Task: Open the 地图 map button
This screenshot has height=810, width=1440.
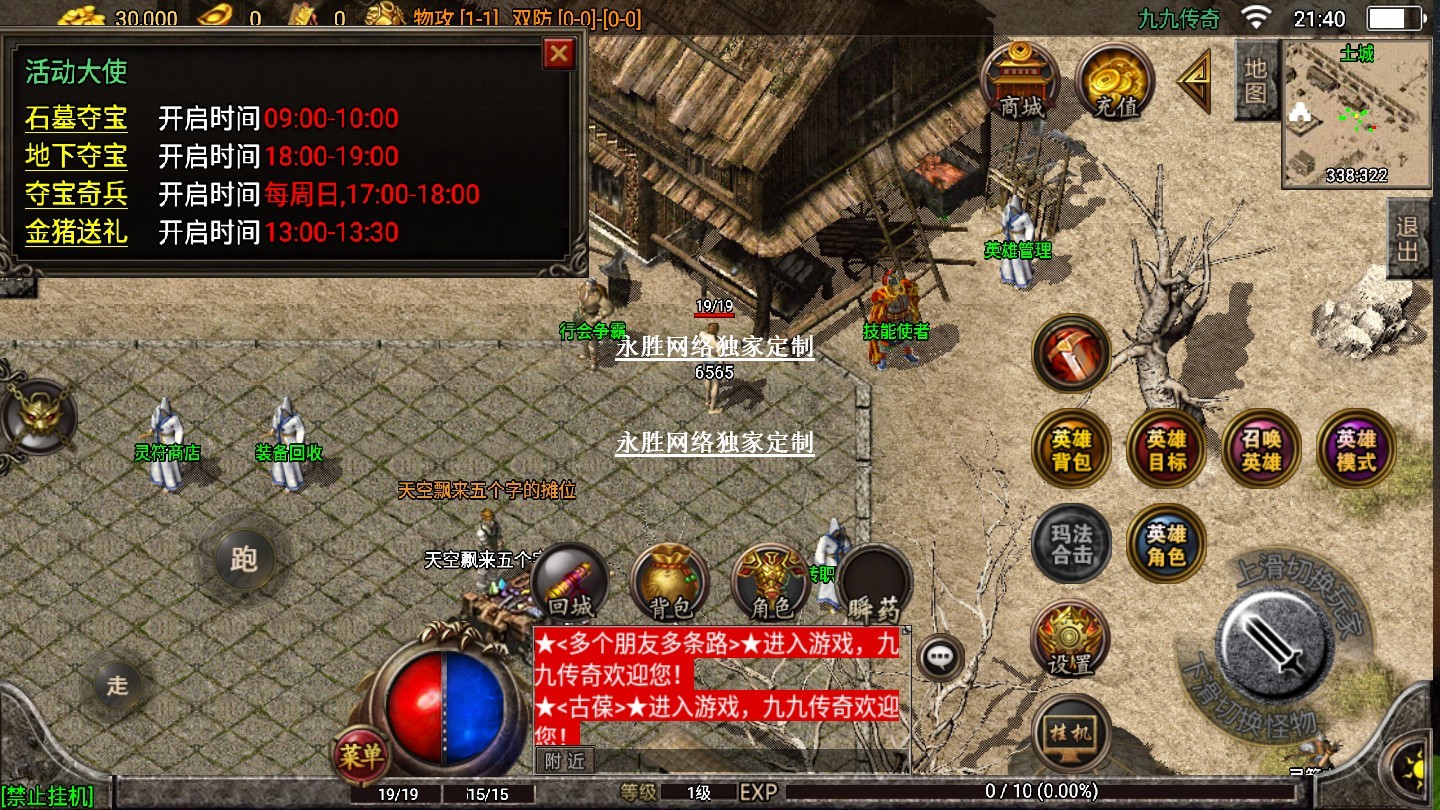Action: [1256, 80]
